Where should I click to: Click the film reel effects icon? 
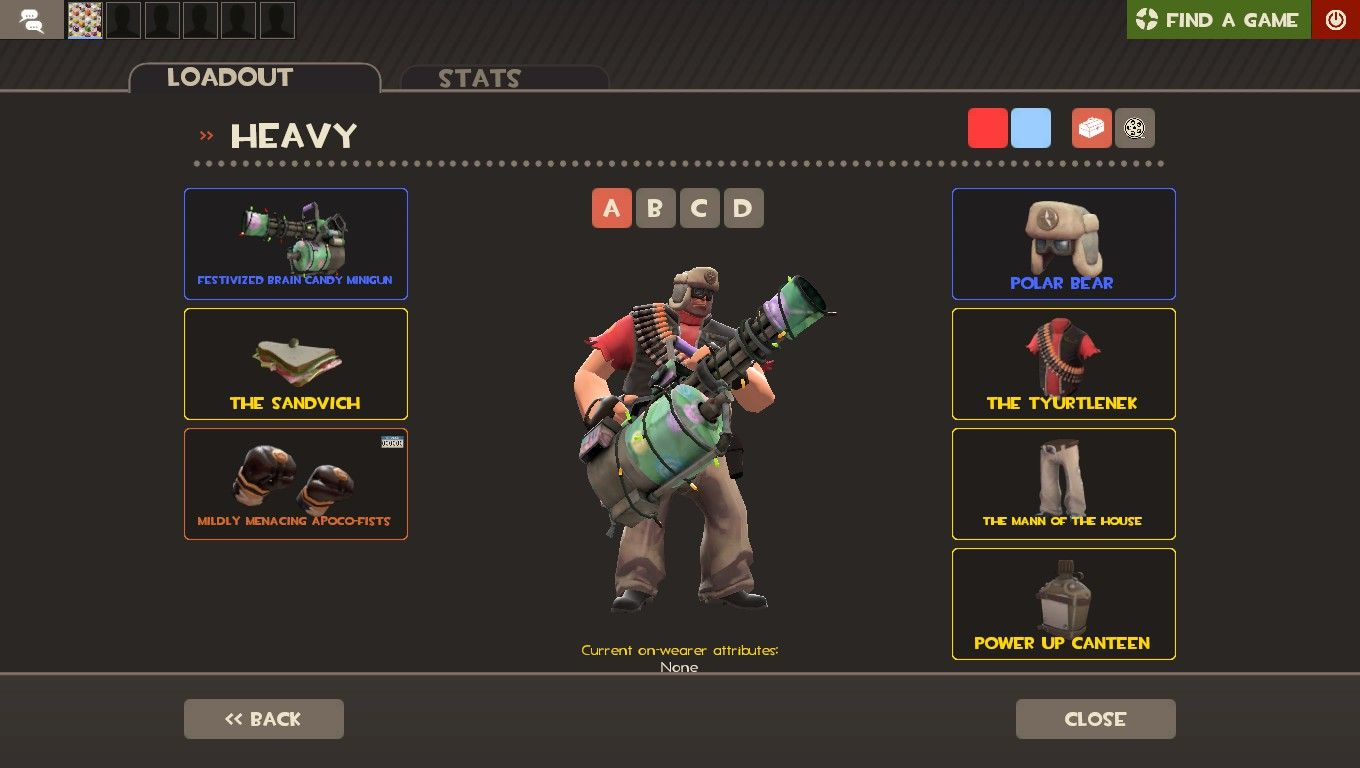point(1135,128)
